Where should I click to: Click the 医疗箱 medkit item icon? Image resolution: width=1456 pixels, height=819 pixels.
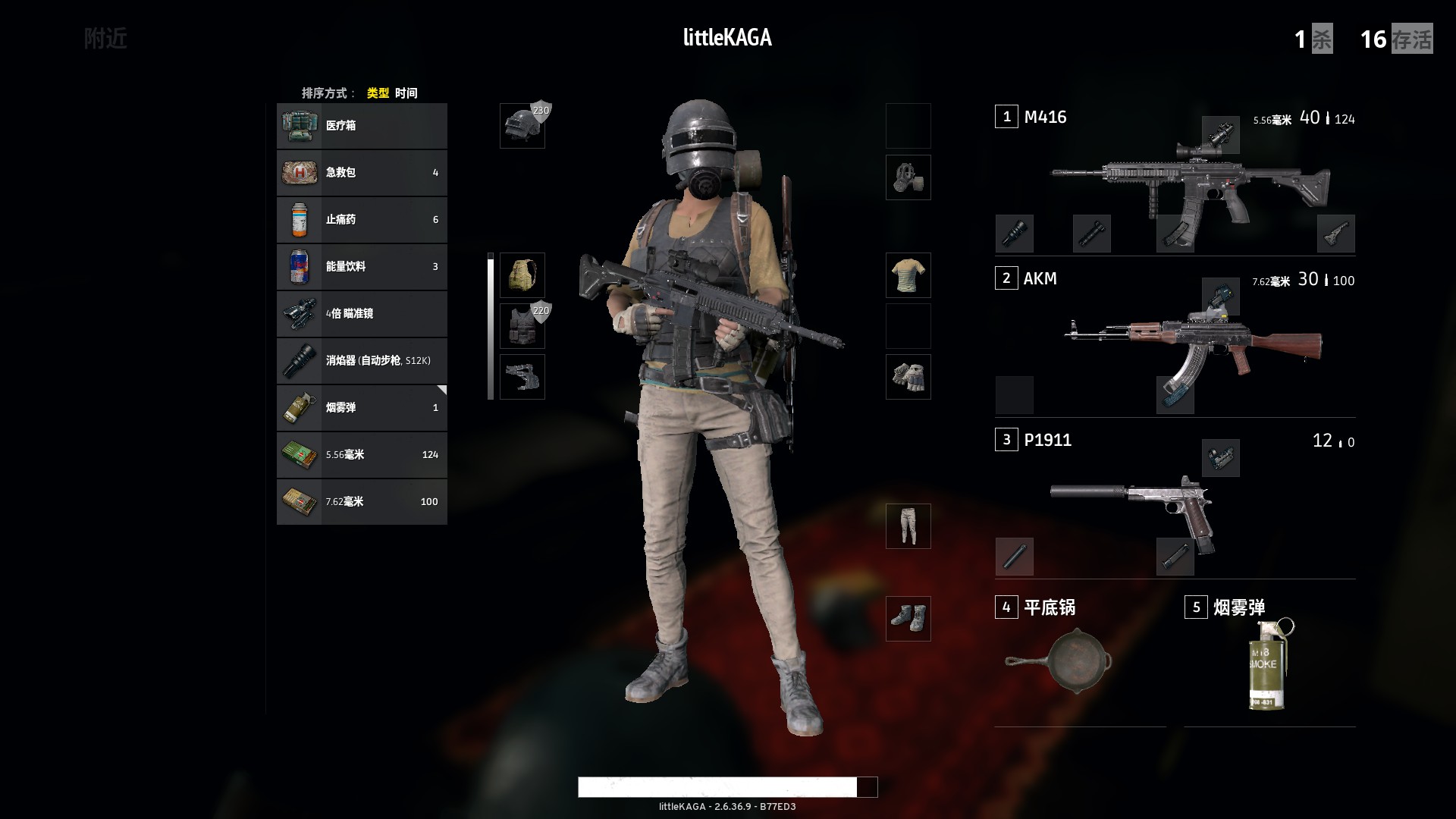300,126
